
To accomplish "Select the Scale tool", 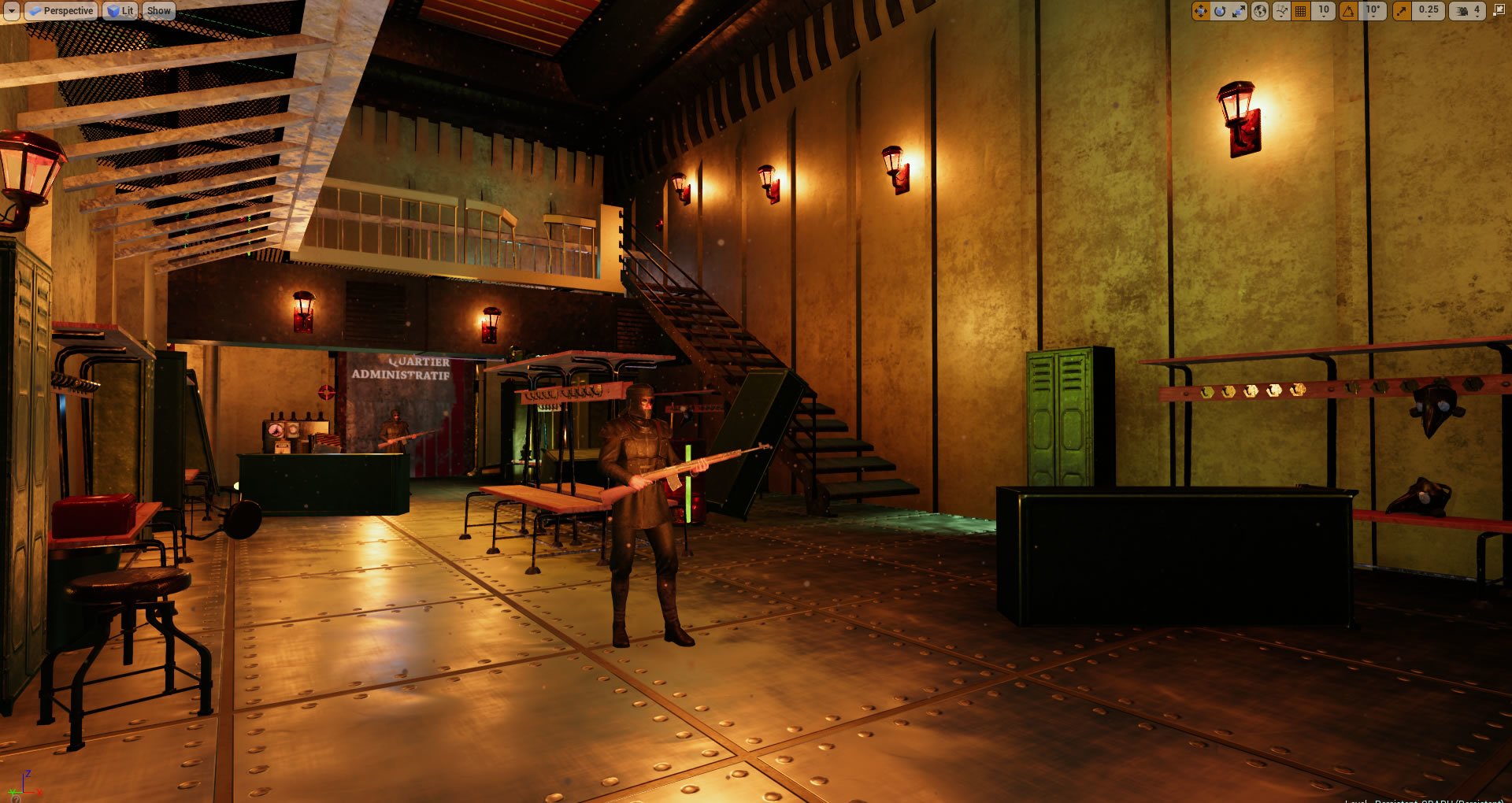I will pos(1237,11).
